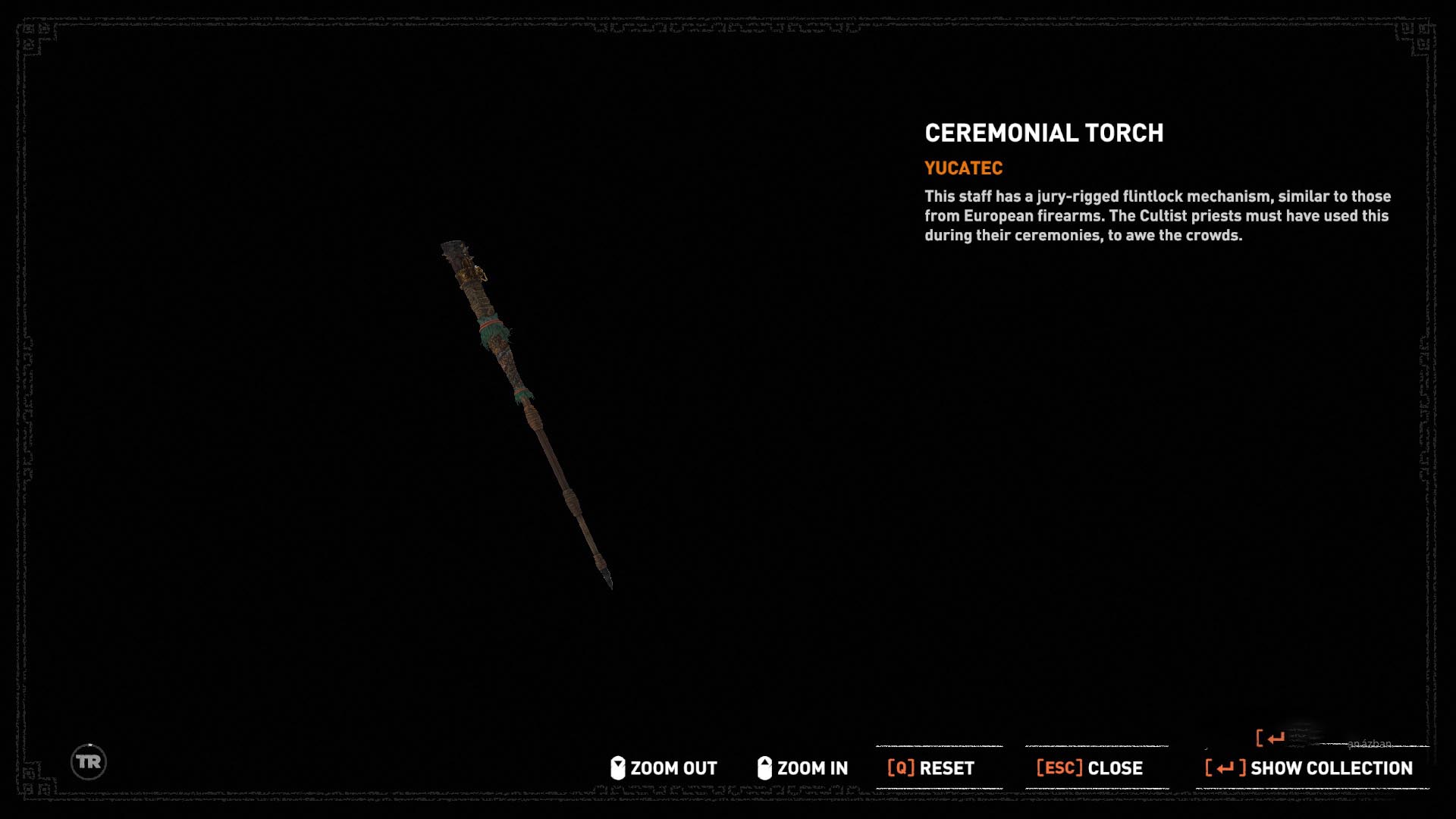The width and height of the screenshot is (1456, 819).
Task: Zoom out from the torch
Action: point(664,768)
